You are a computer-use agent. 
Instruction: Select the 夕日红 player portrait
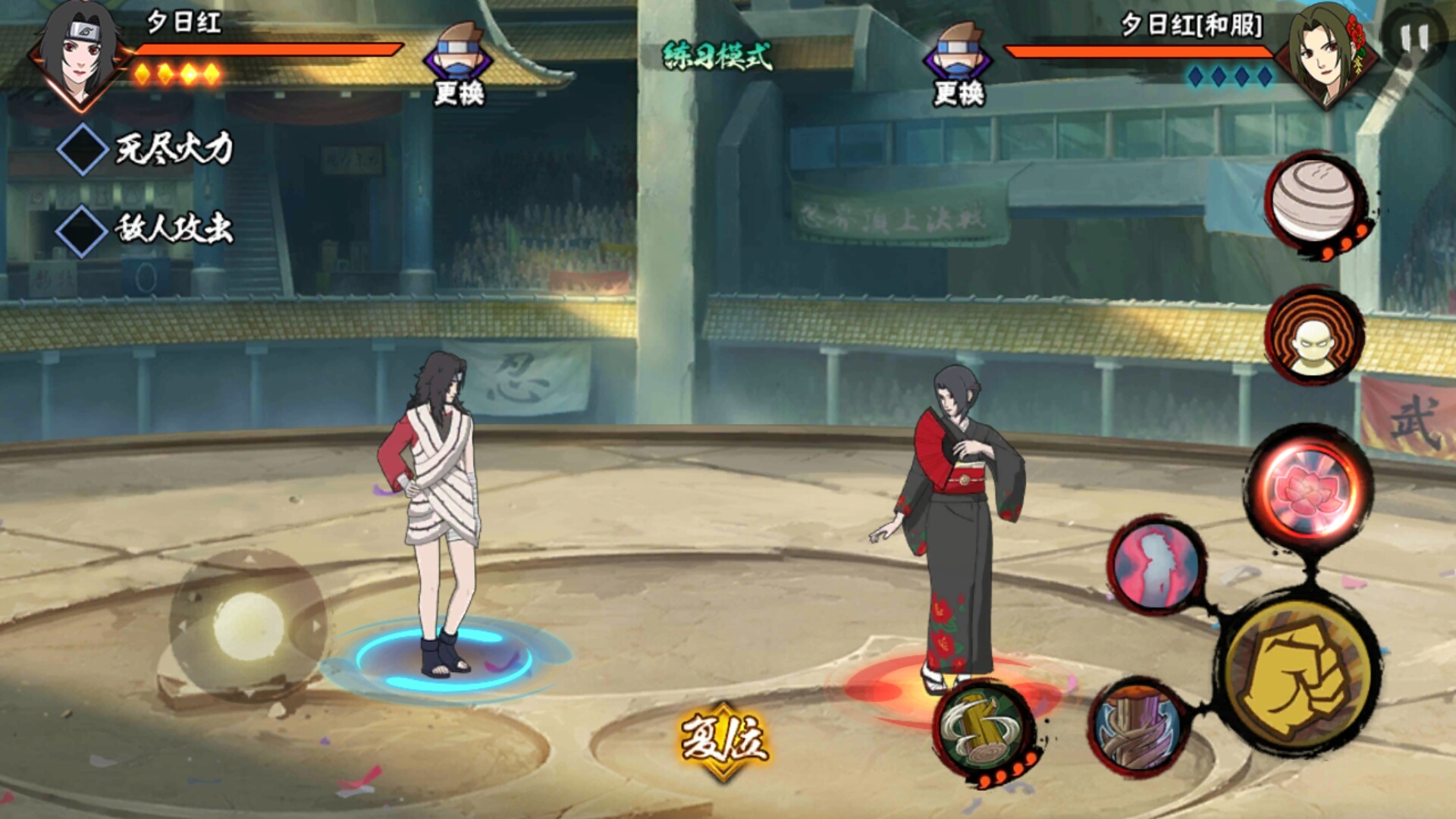(x=80, y=55)
